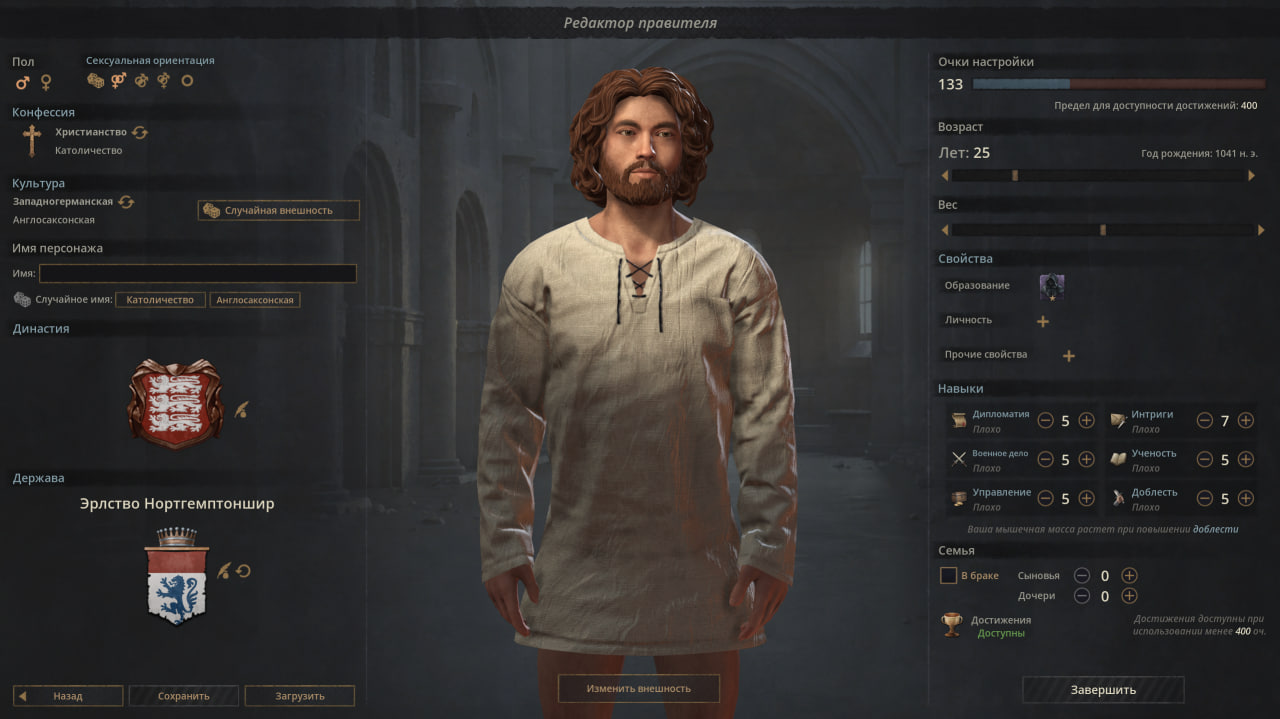Click the character name input field
Viewport: 1280px width, 719px height.
(x=197, y=273)
